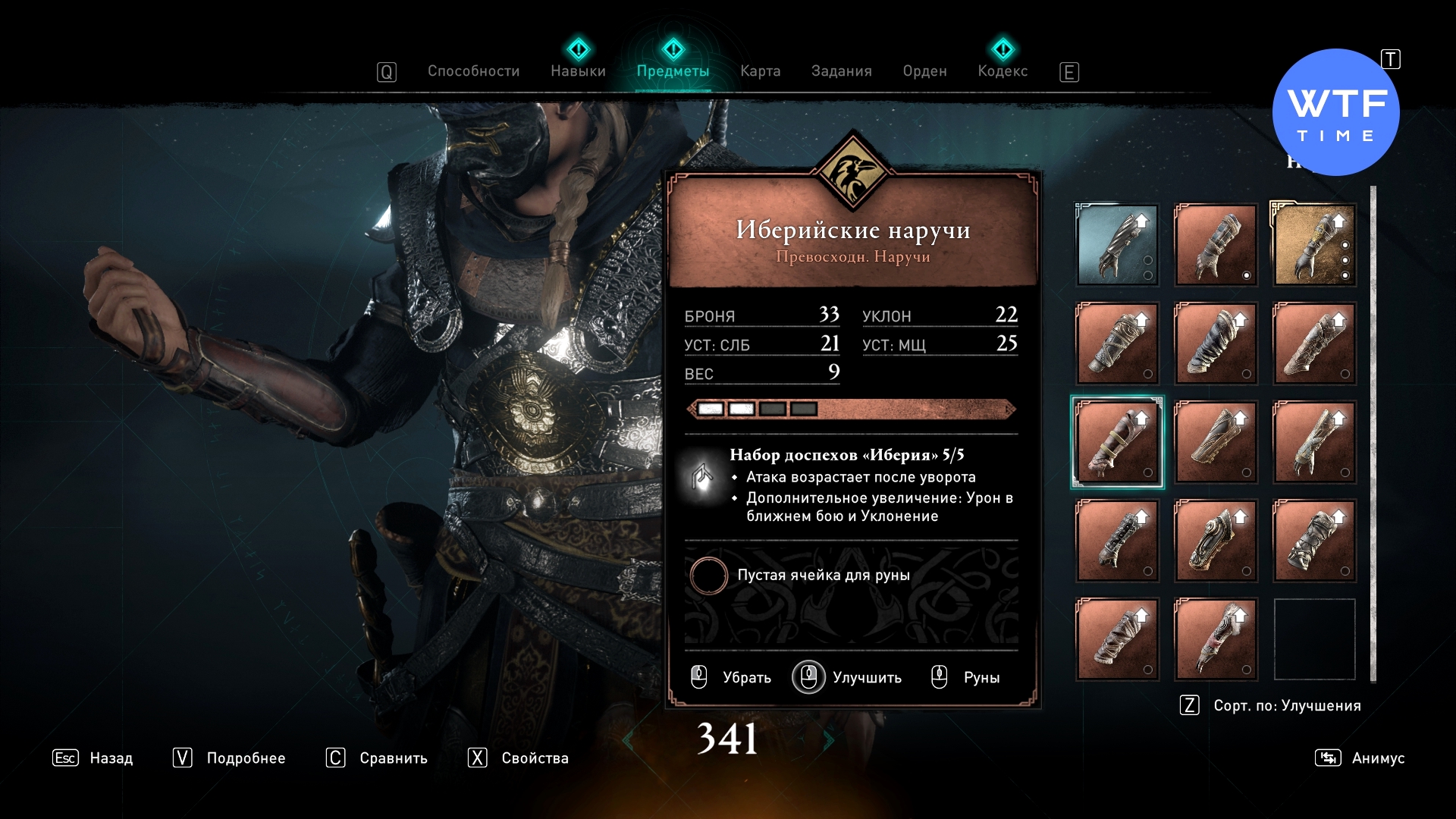Show the Орден tab
Image resolution: width=1456 pixels, height=819 pixels.
(x=924, y=71)
